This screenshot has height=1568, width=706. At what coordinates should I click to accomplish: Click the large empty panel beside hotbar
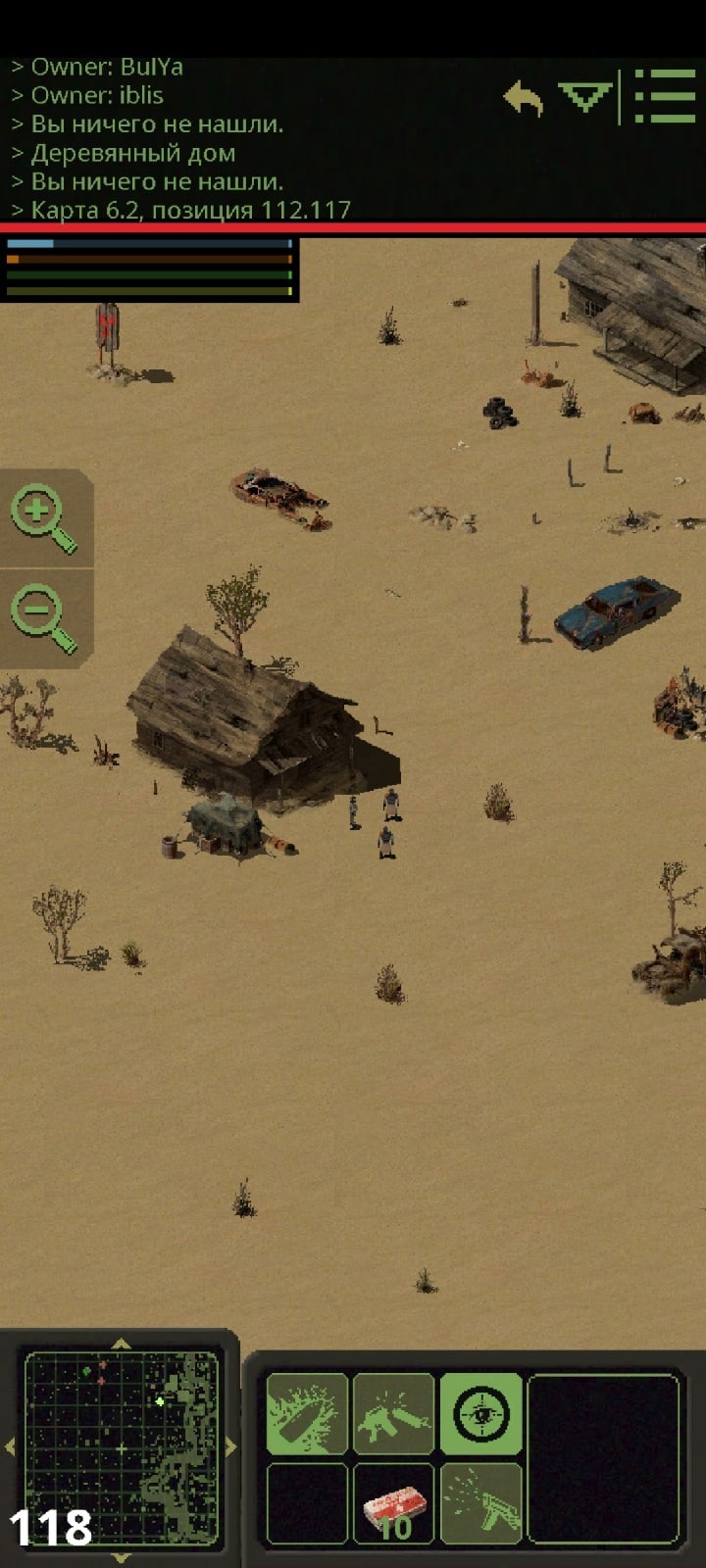(603, 1458)
